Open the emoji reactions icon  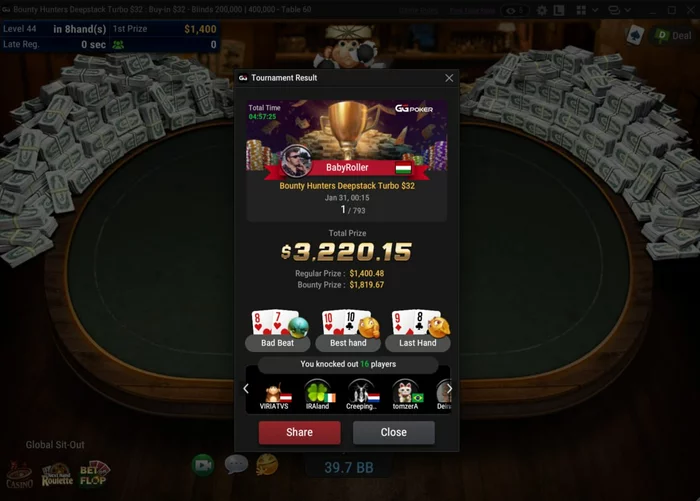(x=267, y=464)
